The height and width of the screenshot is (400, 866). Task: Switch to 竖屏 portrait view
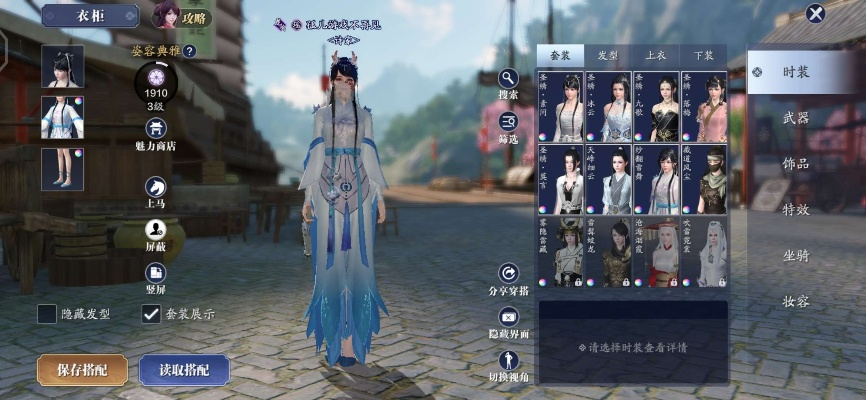pos(156,273)
